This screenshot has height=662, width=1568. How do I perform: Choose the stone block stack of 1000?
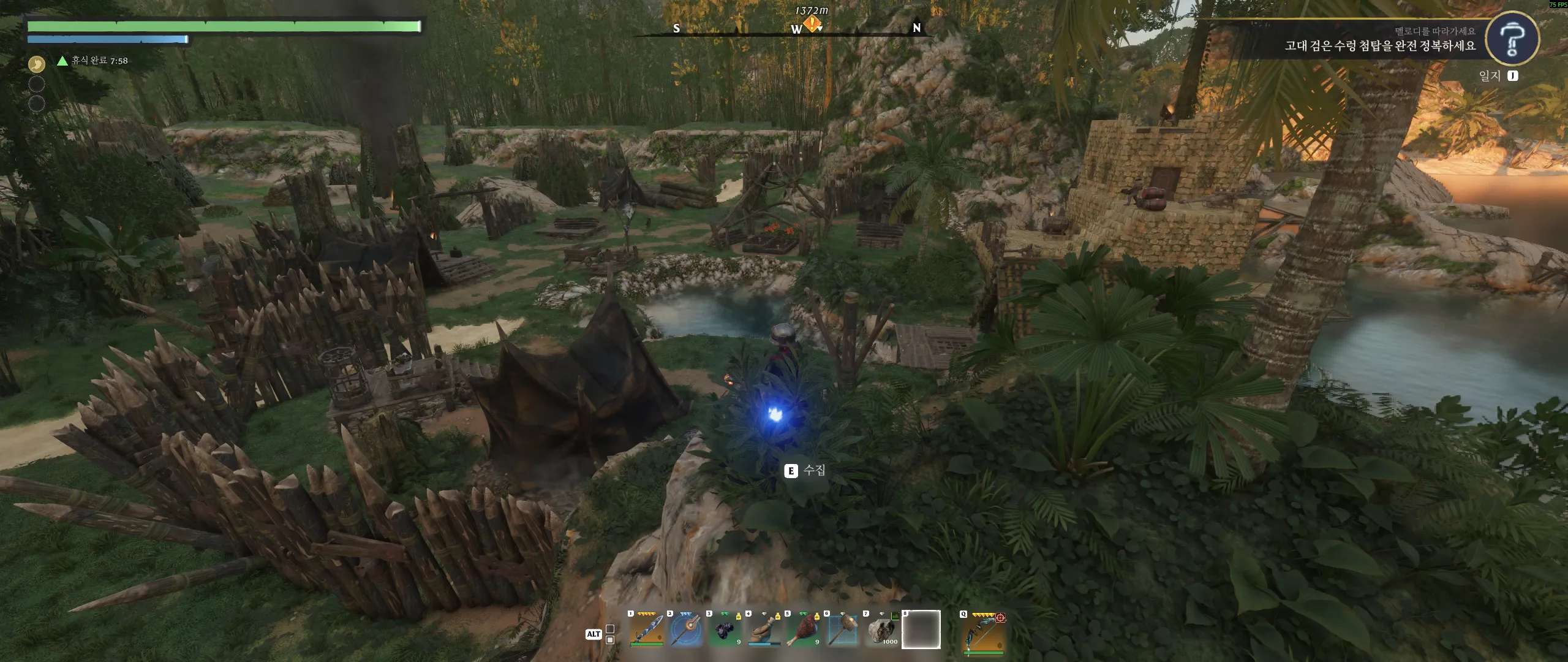882,630
